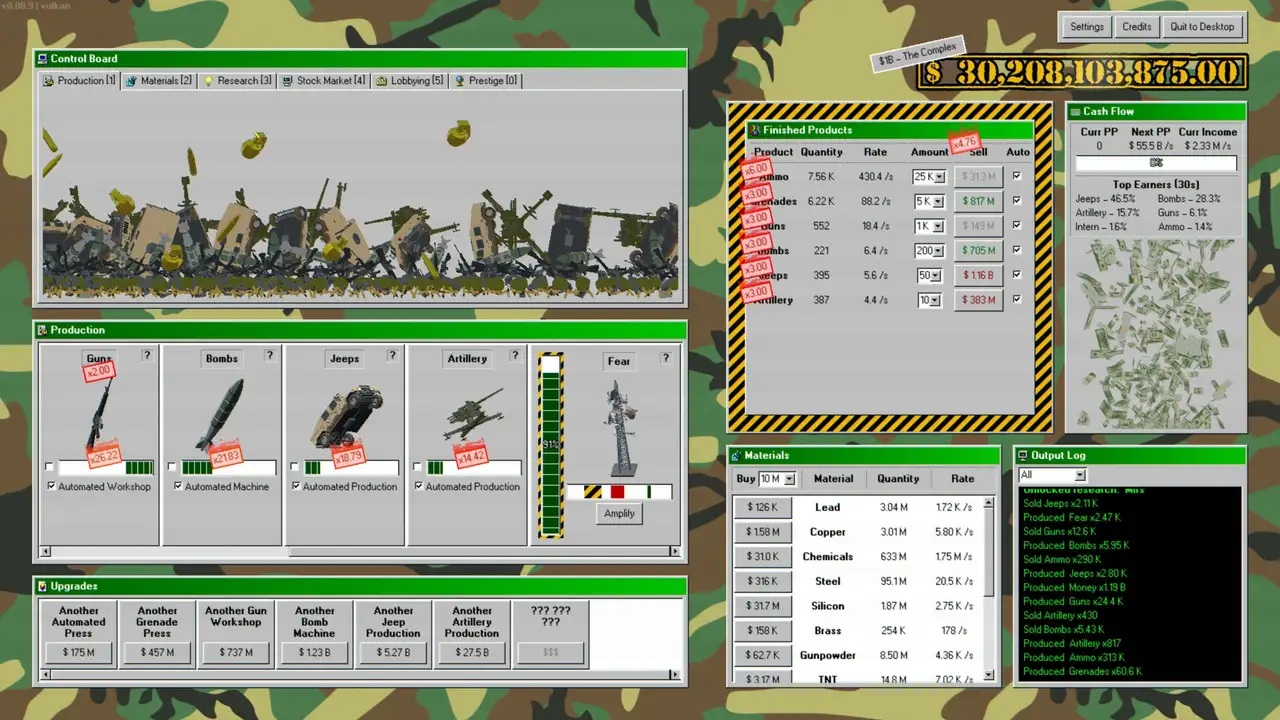Open the Lobbying tab
The width and height of the screenshot is (1280, 720).
point(412,80)
